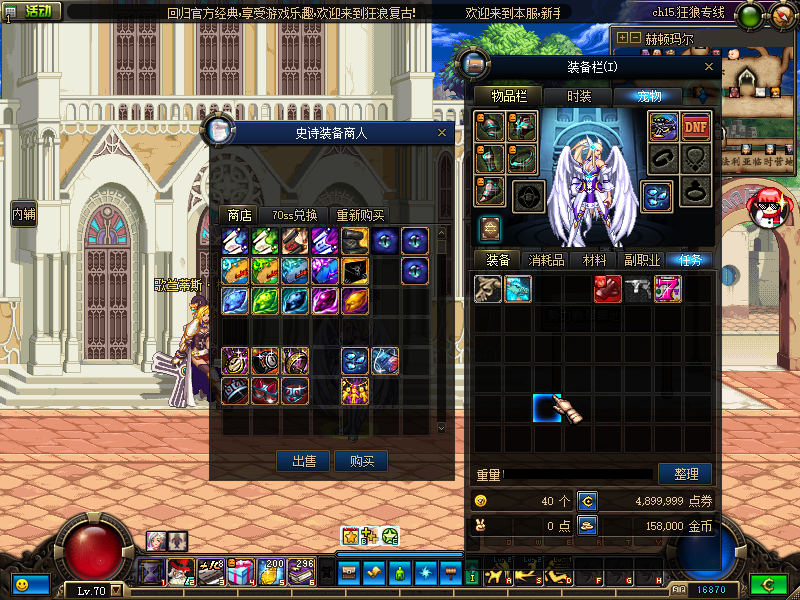
Task: Click the 内辅 side button
Action: pos(23,213)
